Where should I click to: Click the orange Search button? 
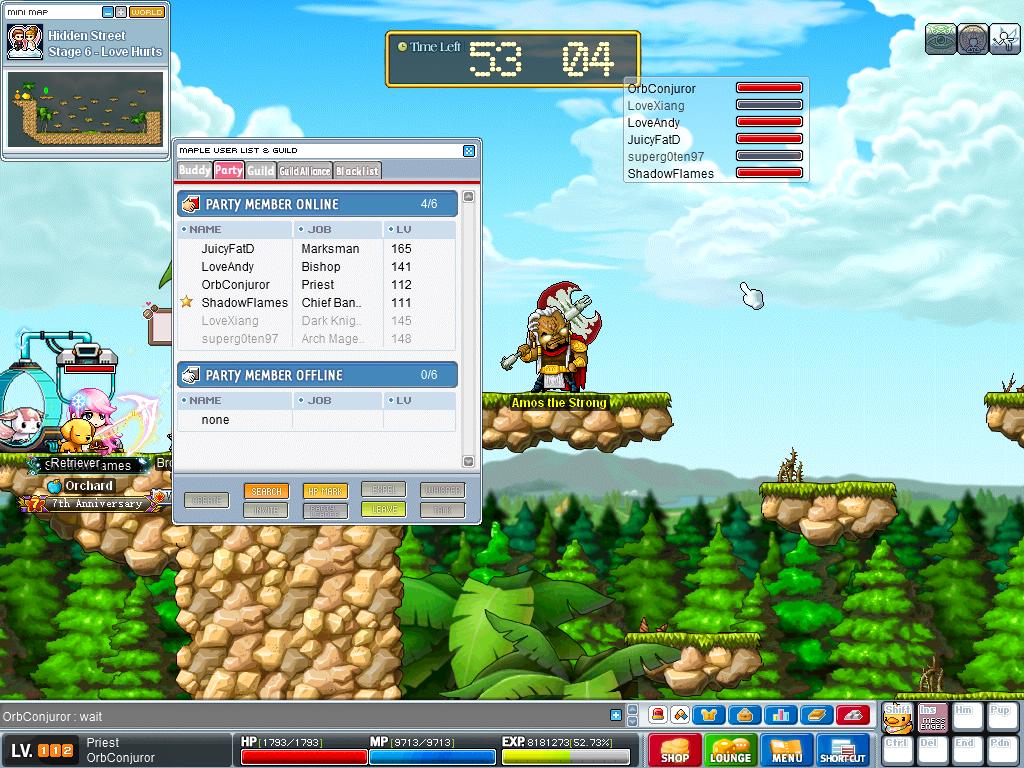[x=266, y=491]
